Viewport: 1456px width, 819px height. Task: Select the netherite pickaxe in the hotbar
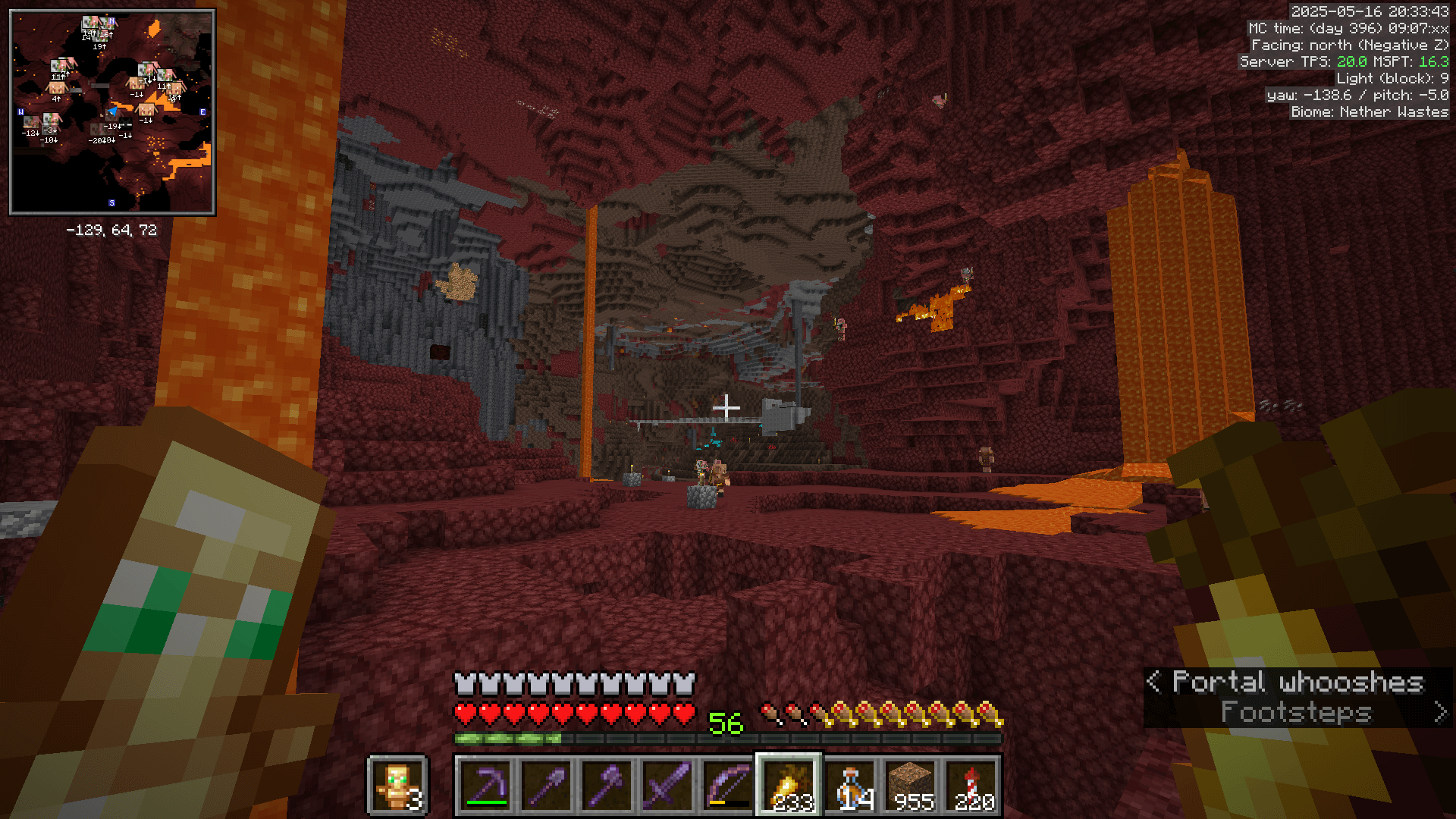pyautogui.click(x=488, y=786)
